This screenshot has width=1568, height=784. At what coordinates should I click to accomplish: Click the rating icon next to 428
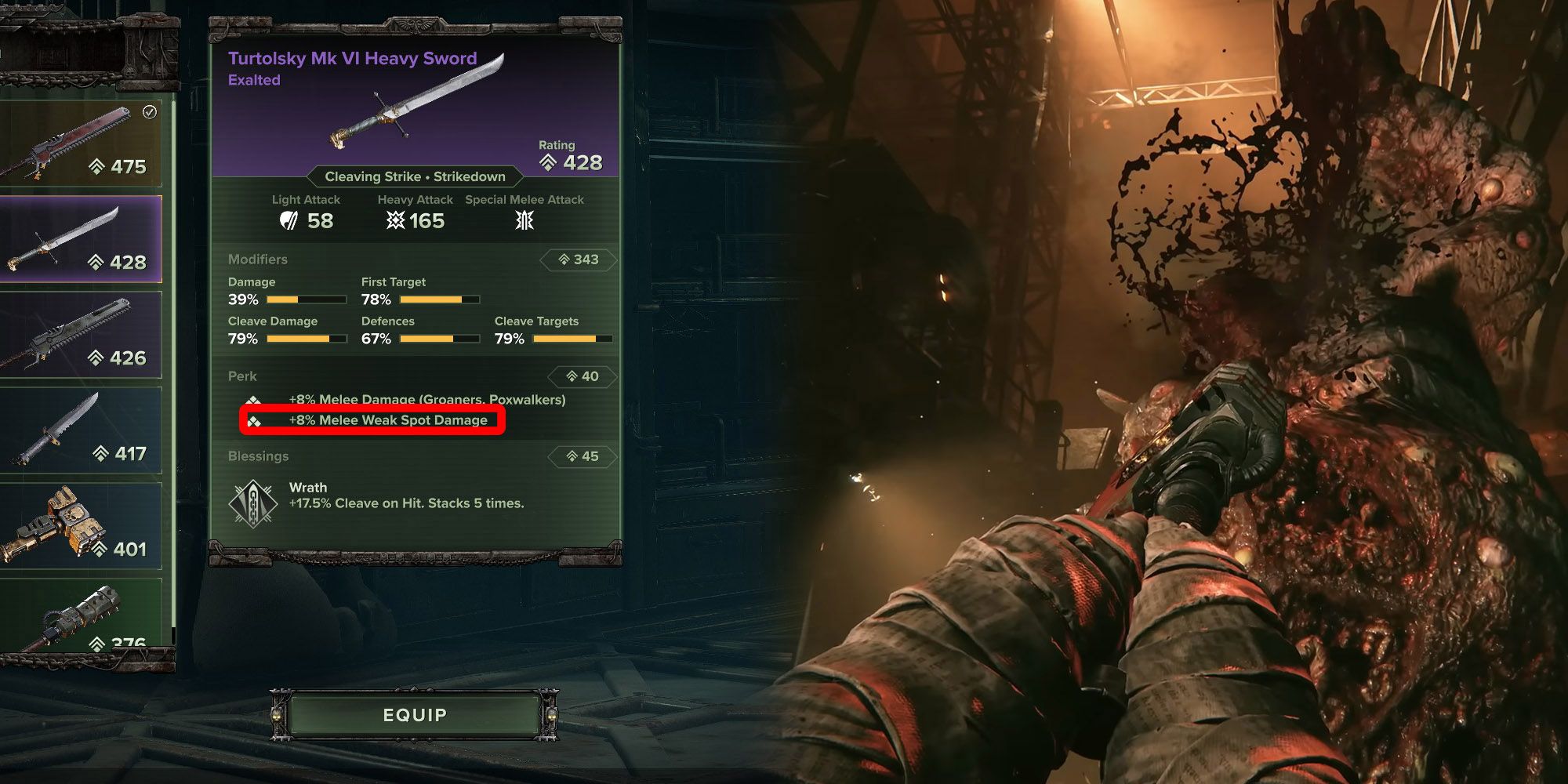click(546, 162)
